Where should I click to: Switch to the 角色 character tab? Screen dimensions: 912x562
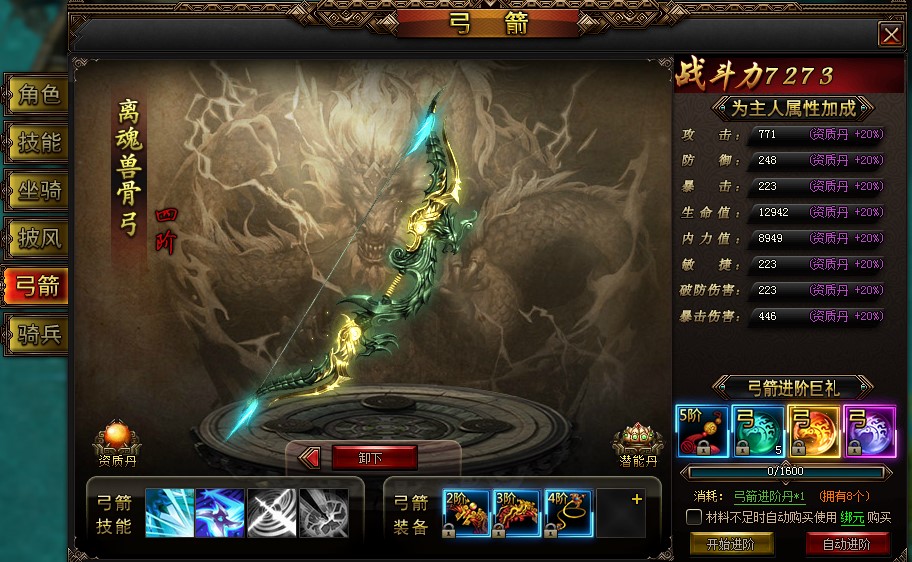[38, 96]
